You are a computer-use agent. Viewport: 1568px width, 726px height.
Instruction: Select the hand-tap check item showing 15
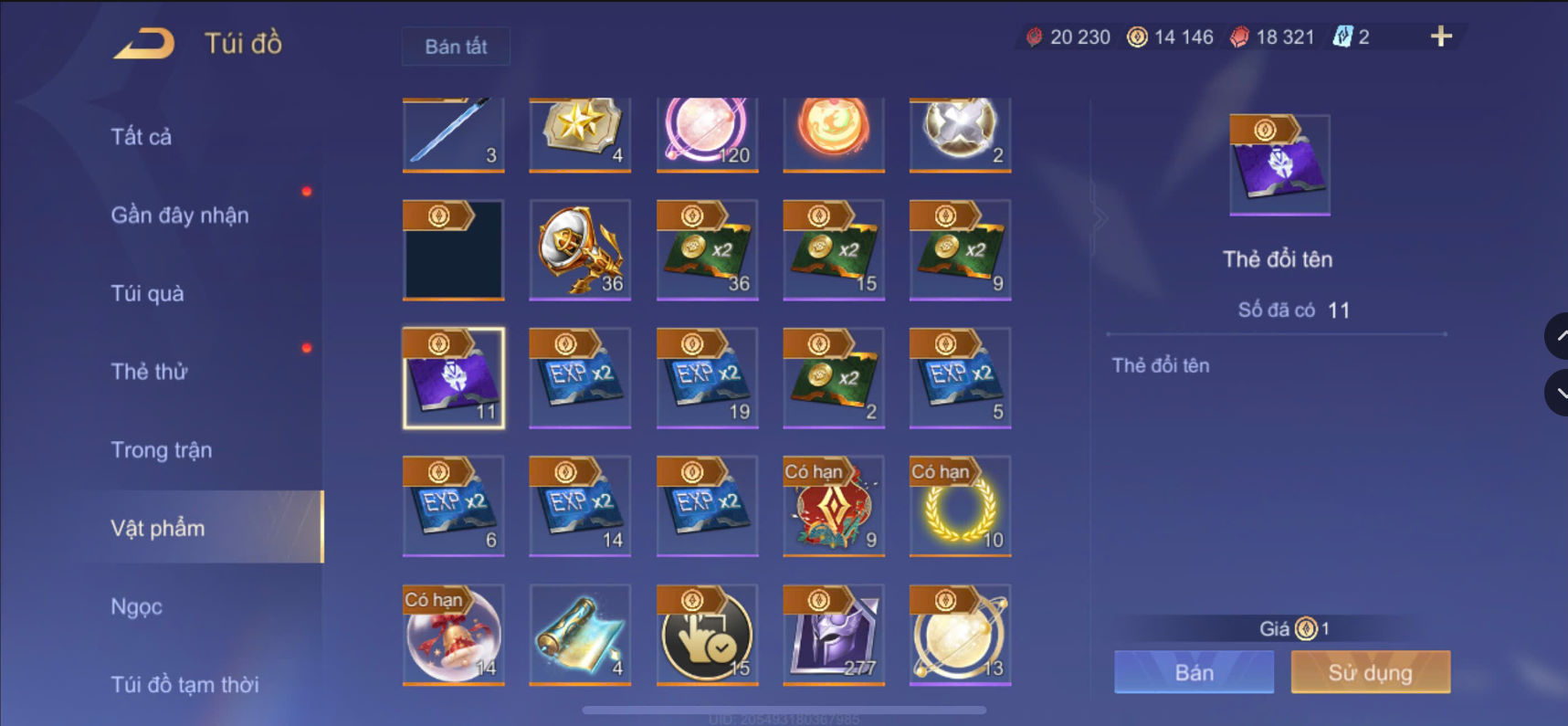click(x=706, y=634)
